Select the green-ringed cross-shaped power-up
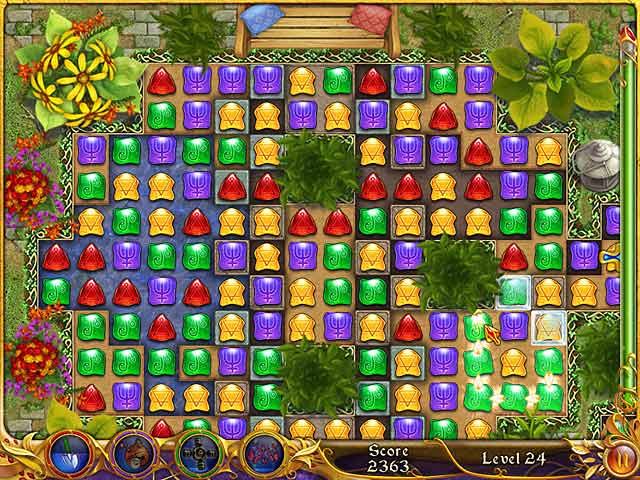Screen dimensions: 640x480 196,450
